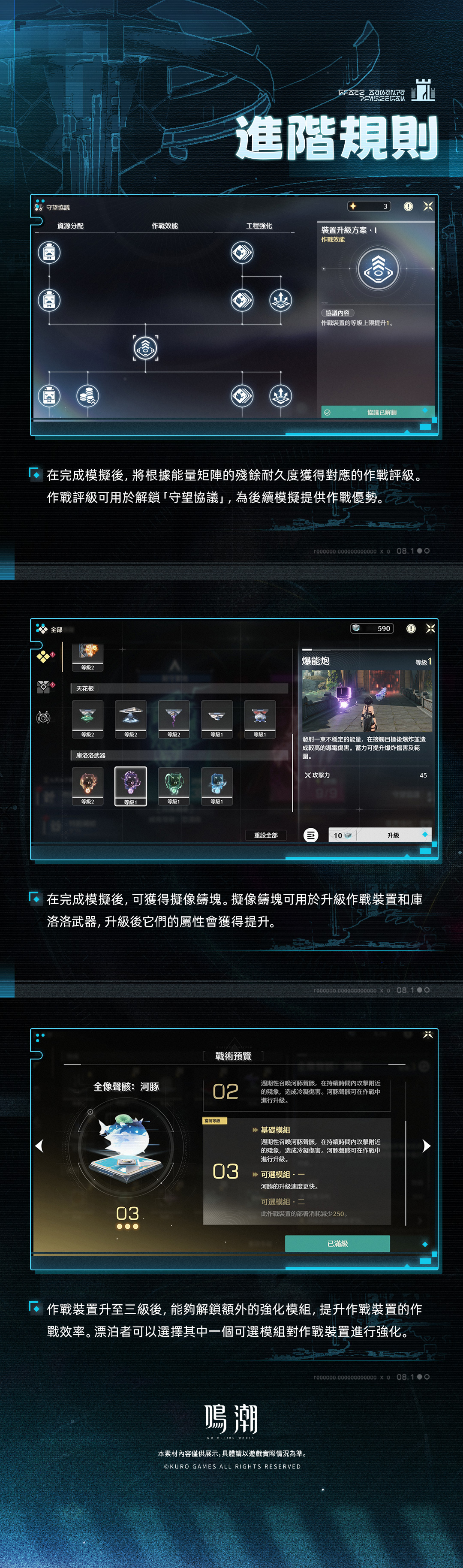Screen dimensions: 463x1568
Task: Open the info icon beside the star counter
Action: pyautogui.click(x=408, y=206)
